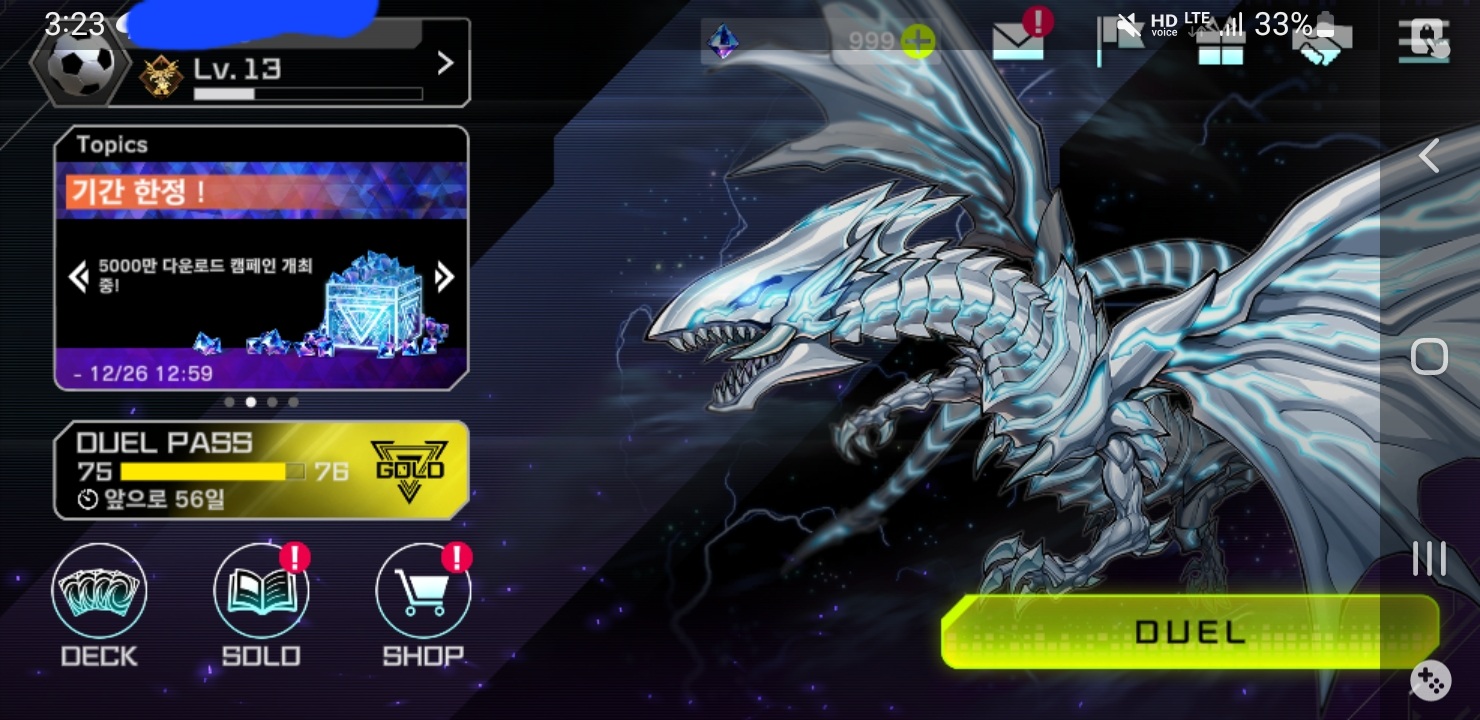Open the gamepad game tools overlay icon
Viewport: 1480px width, 720px height.
tap(1431, 682)
